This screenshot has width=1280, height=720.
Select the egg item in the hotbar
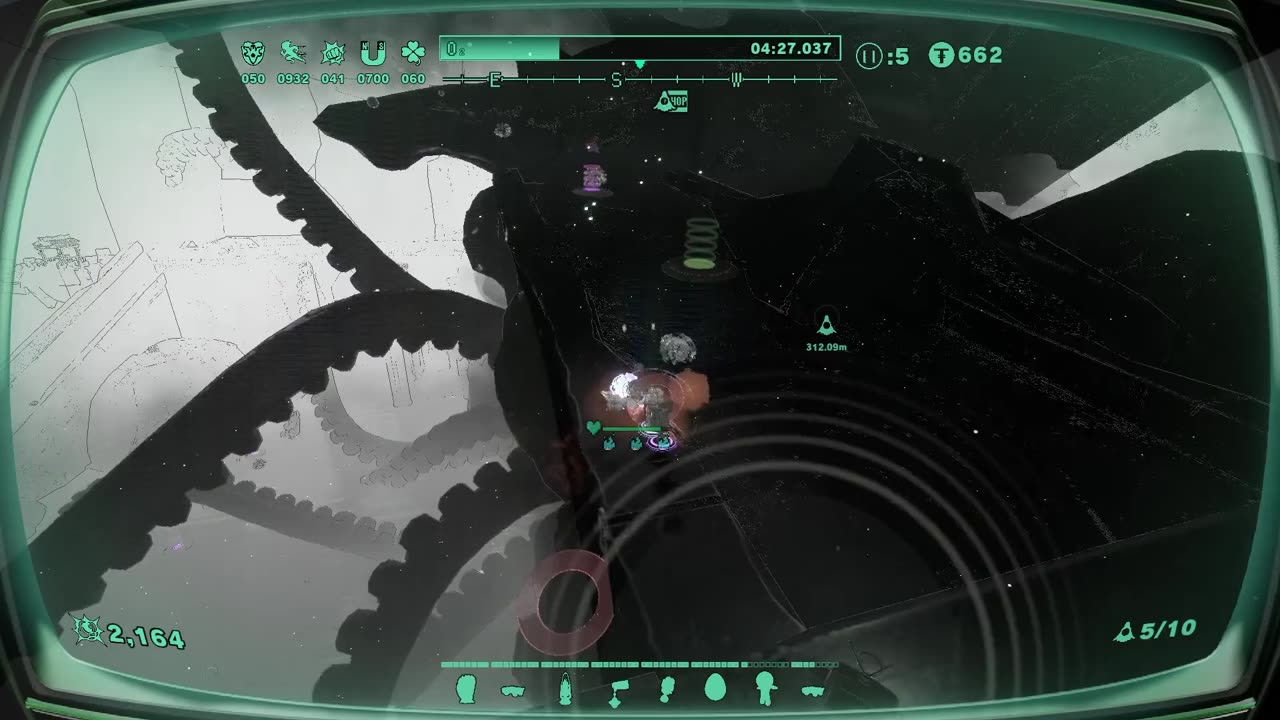click(715, 688)
